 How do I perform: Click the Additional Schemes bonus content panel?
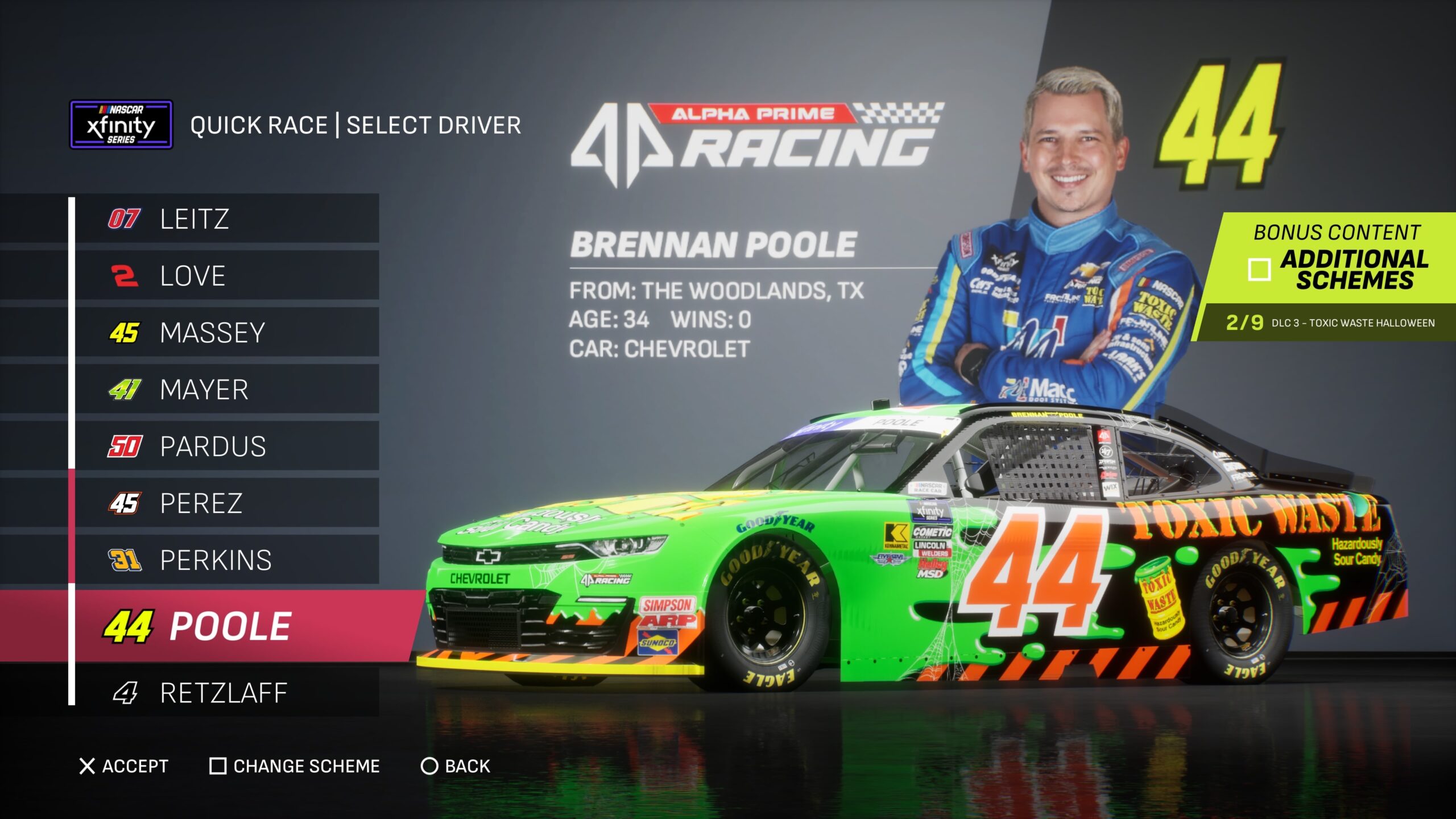[x=1337, y=259]
